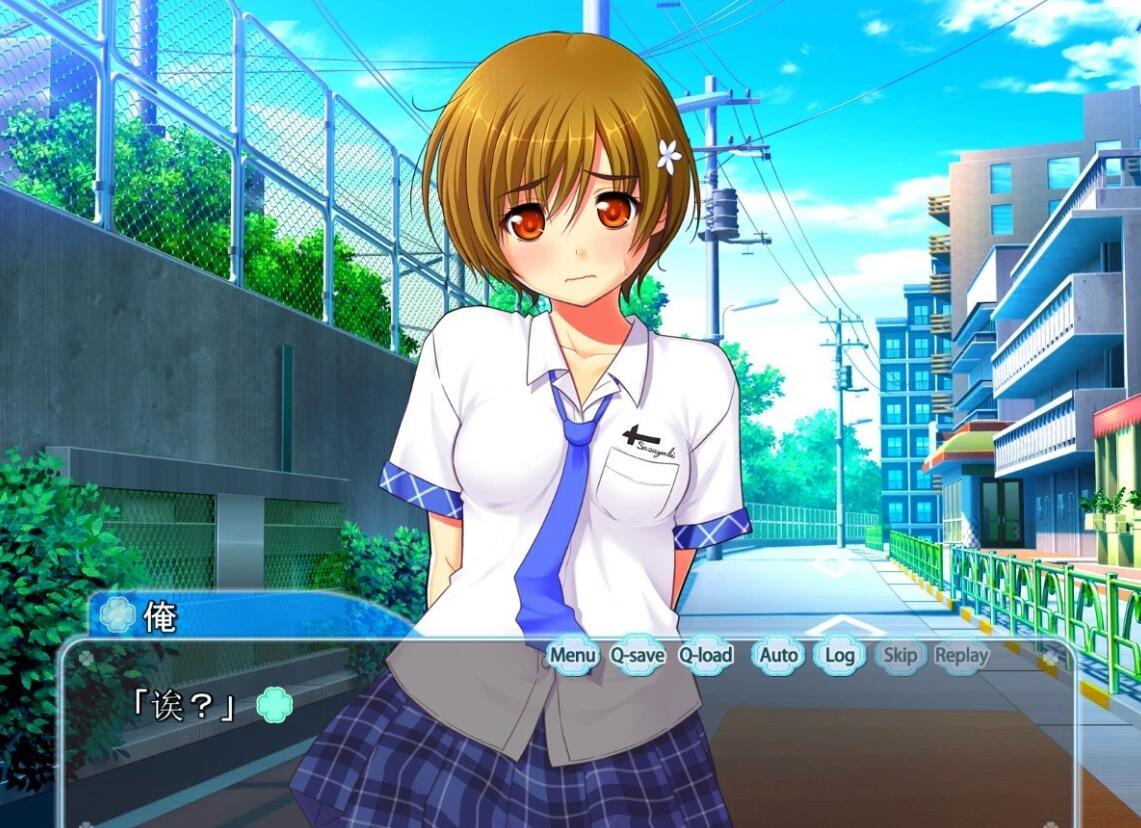The height and width of the screenshot is (828, 1141).
Task: Open the Menu button
Action: click(573, 656)
